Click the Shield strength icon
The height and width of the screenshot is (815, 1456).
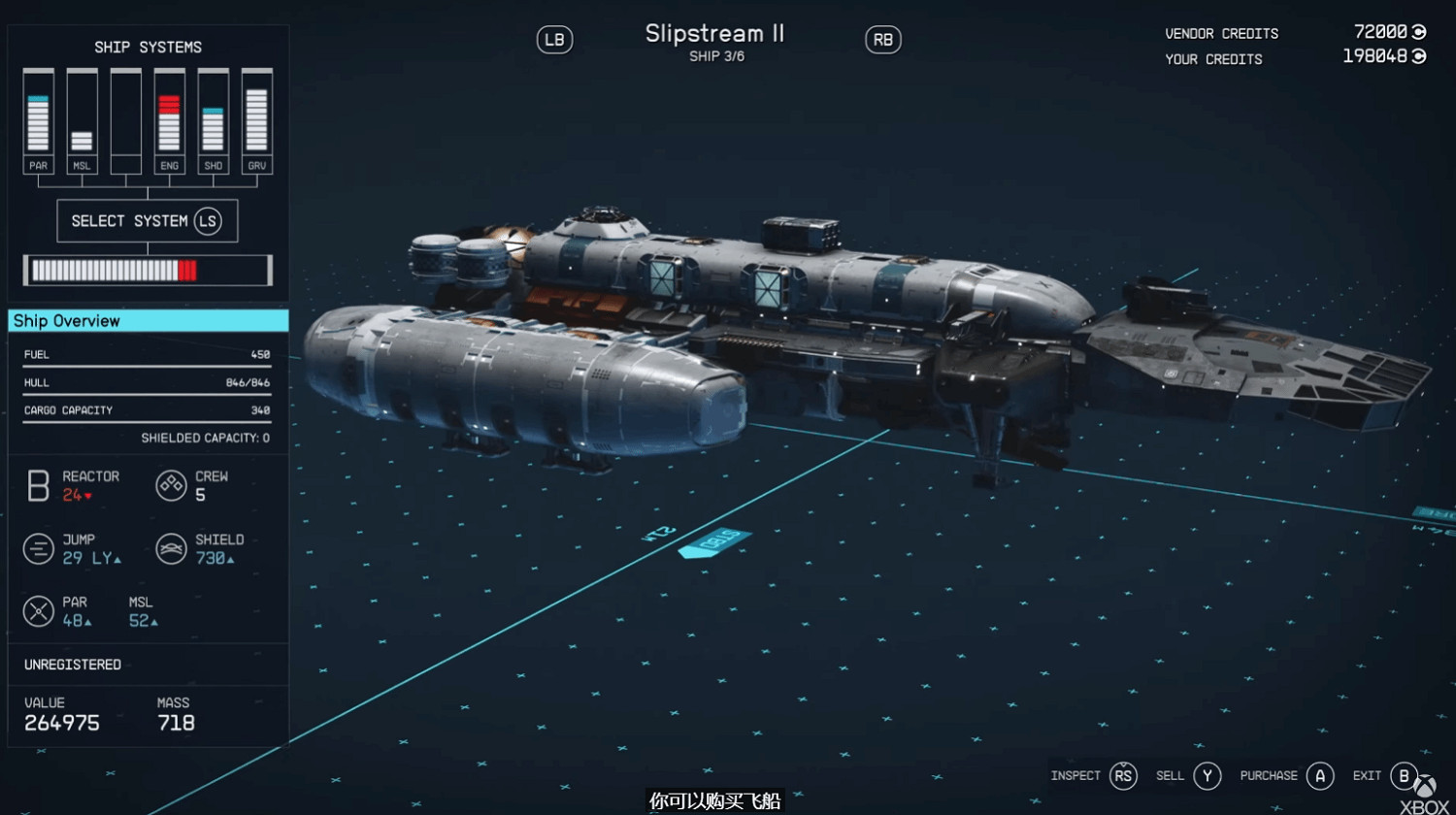[x=171, y=548]
